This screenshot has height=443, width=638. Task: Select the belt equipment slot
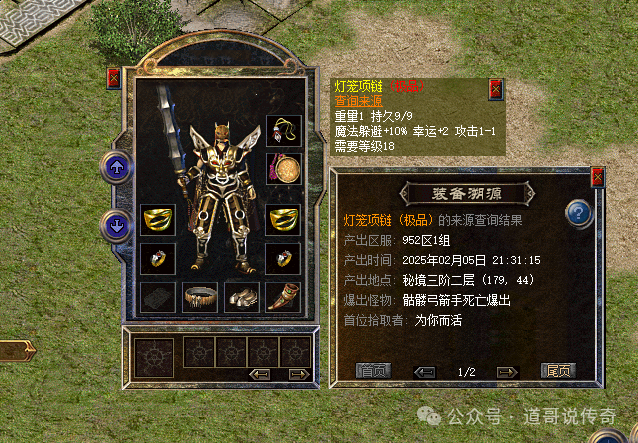pos(199,296)
